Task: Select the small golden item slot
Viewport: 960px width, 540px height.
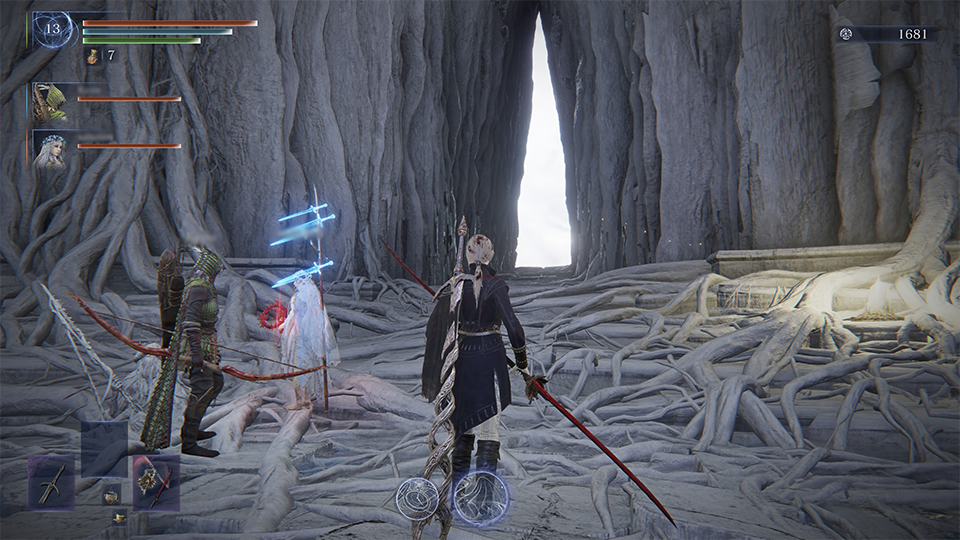Action: (x=119, y=516)
